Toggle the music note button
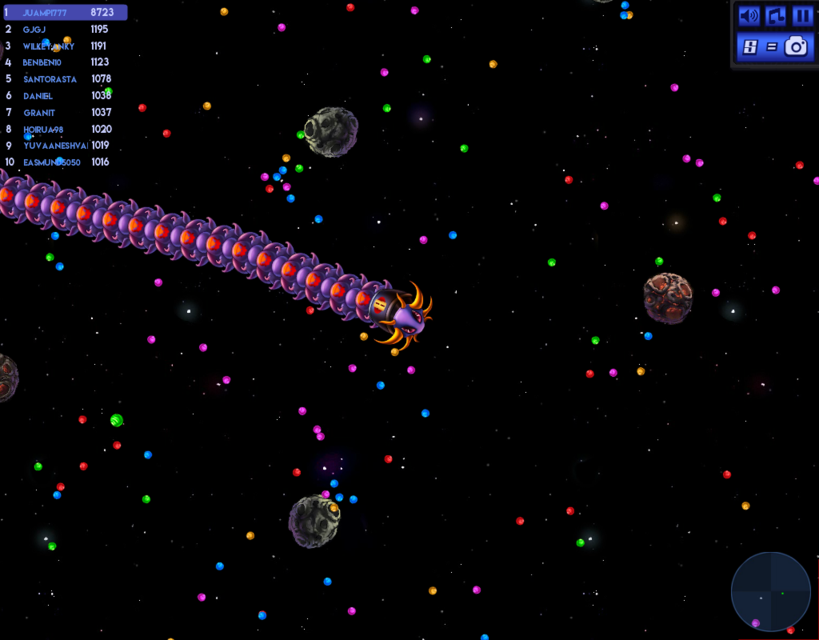Screen dimensions: 819x640 pos(776,16)
